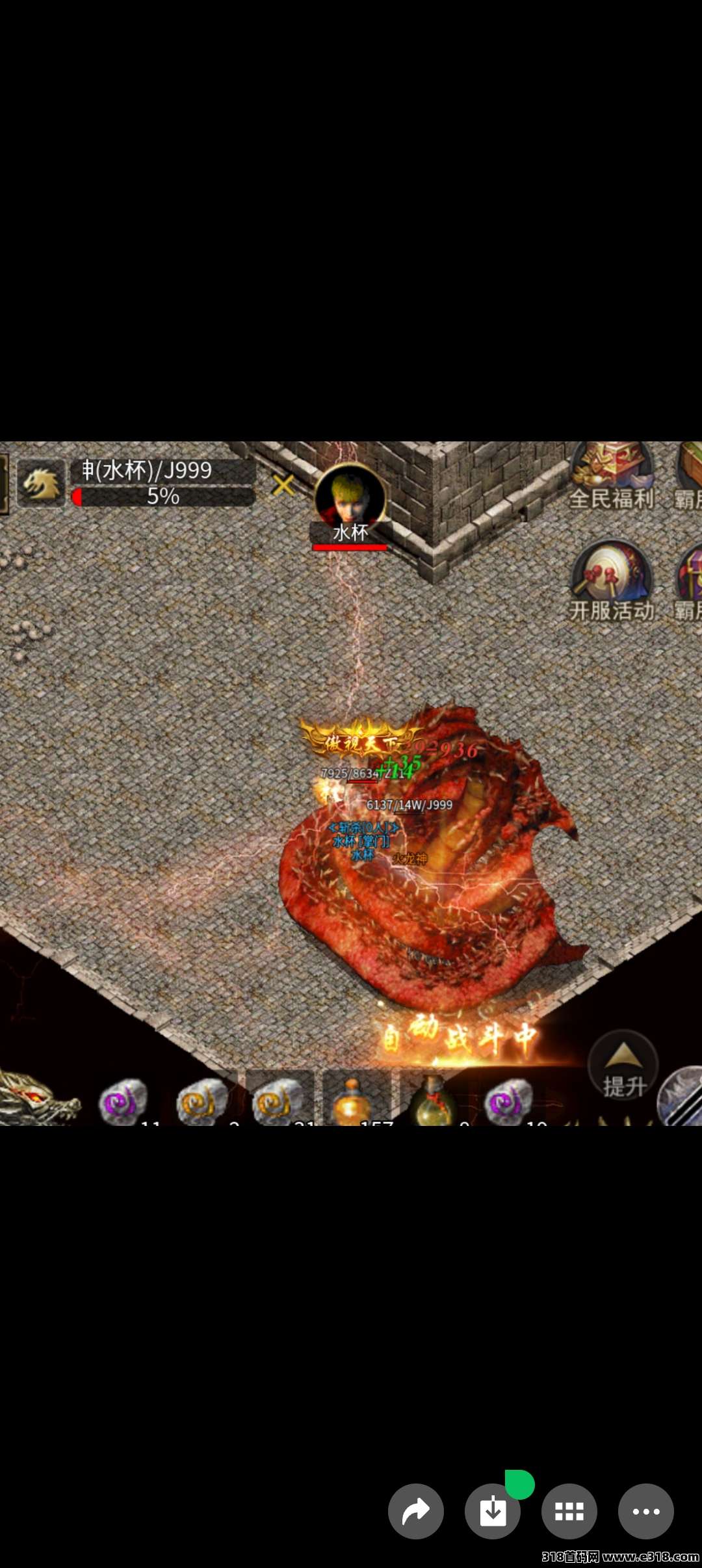The width and height of the screenshot is (702, 1568).
Task: Use the green potion flask in the hotbar
Action: click(432, 1103)
